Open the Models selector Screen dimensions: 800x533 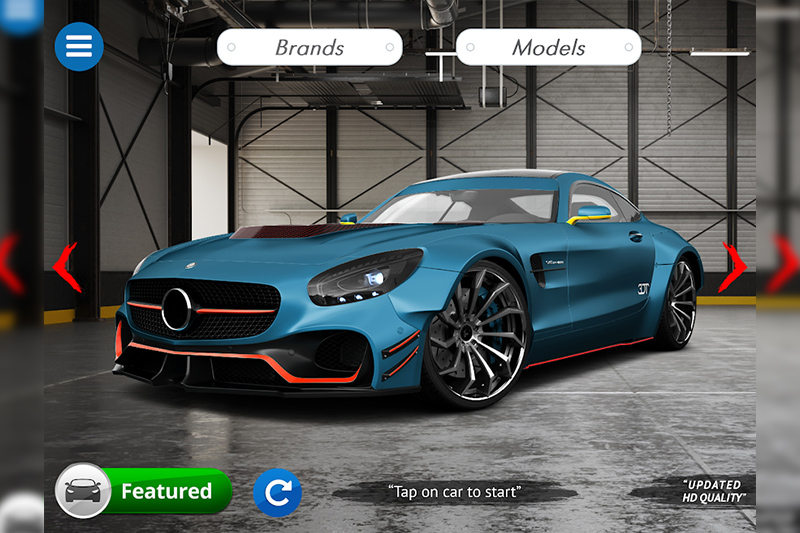point(548,47)
